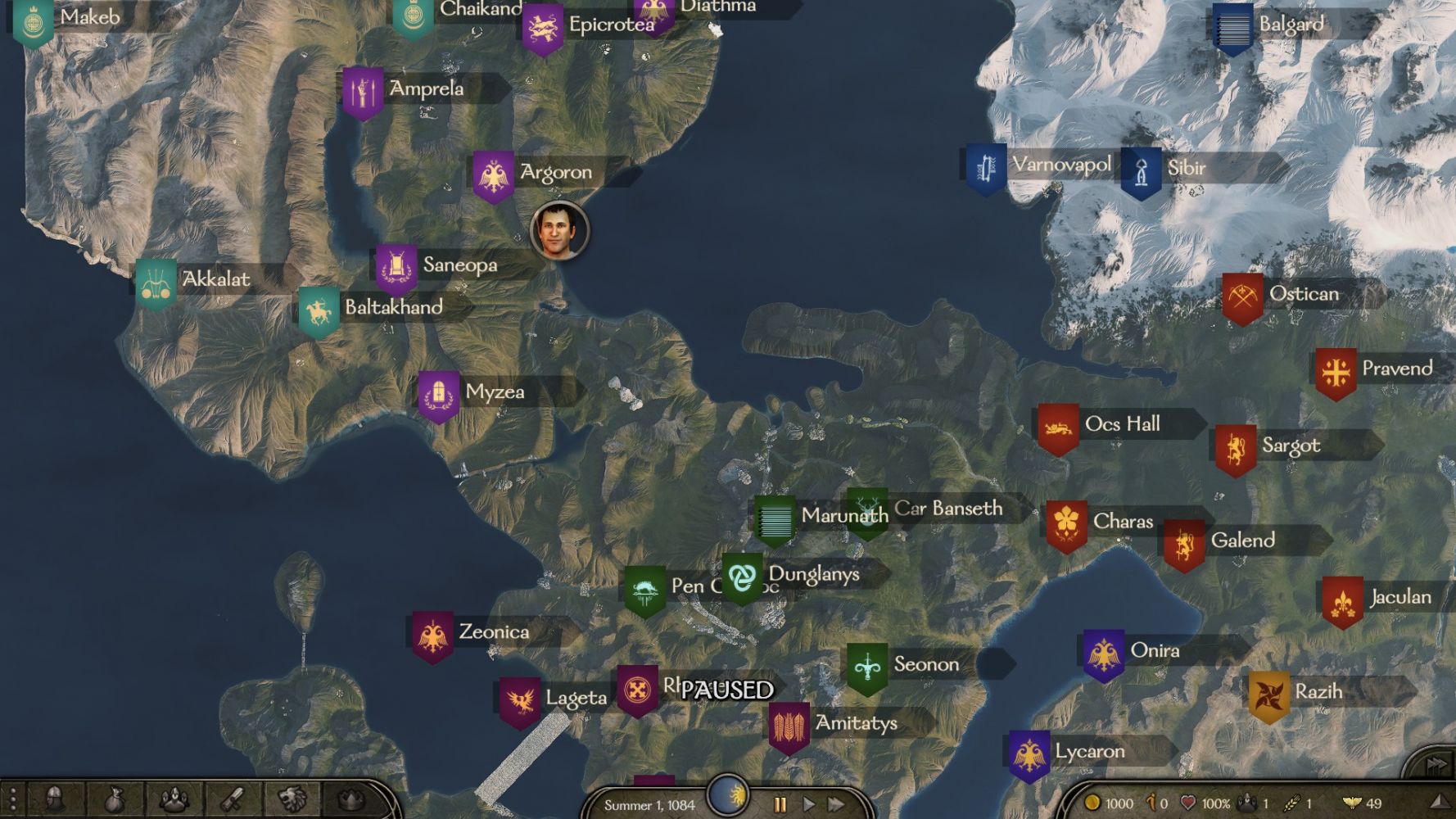The width and height of the screenshot is (1456, 819).
Task: Click the pause time button
Action: point(780,804)
